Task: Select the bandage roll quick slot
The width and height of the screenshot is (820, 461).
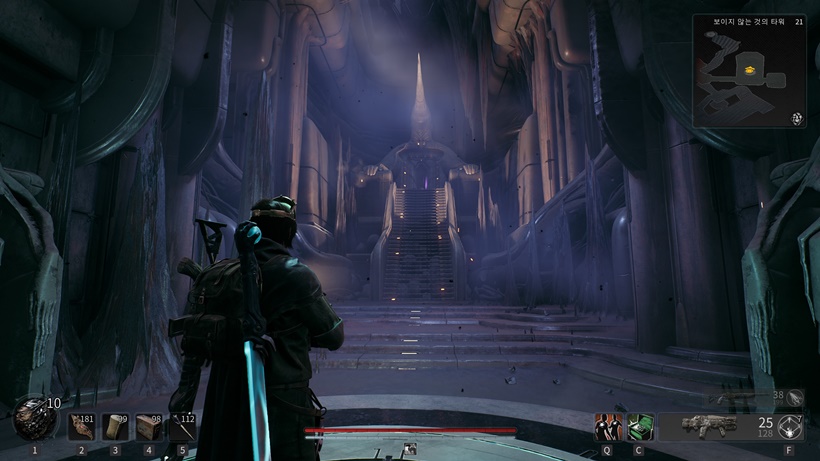Action: tap(115, 427)
